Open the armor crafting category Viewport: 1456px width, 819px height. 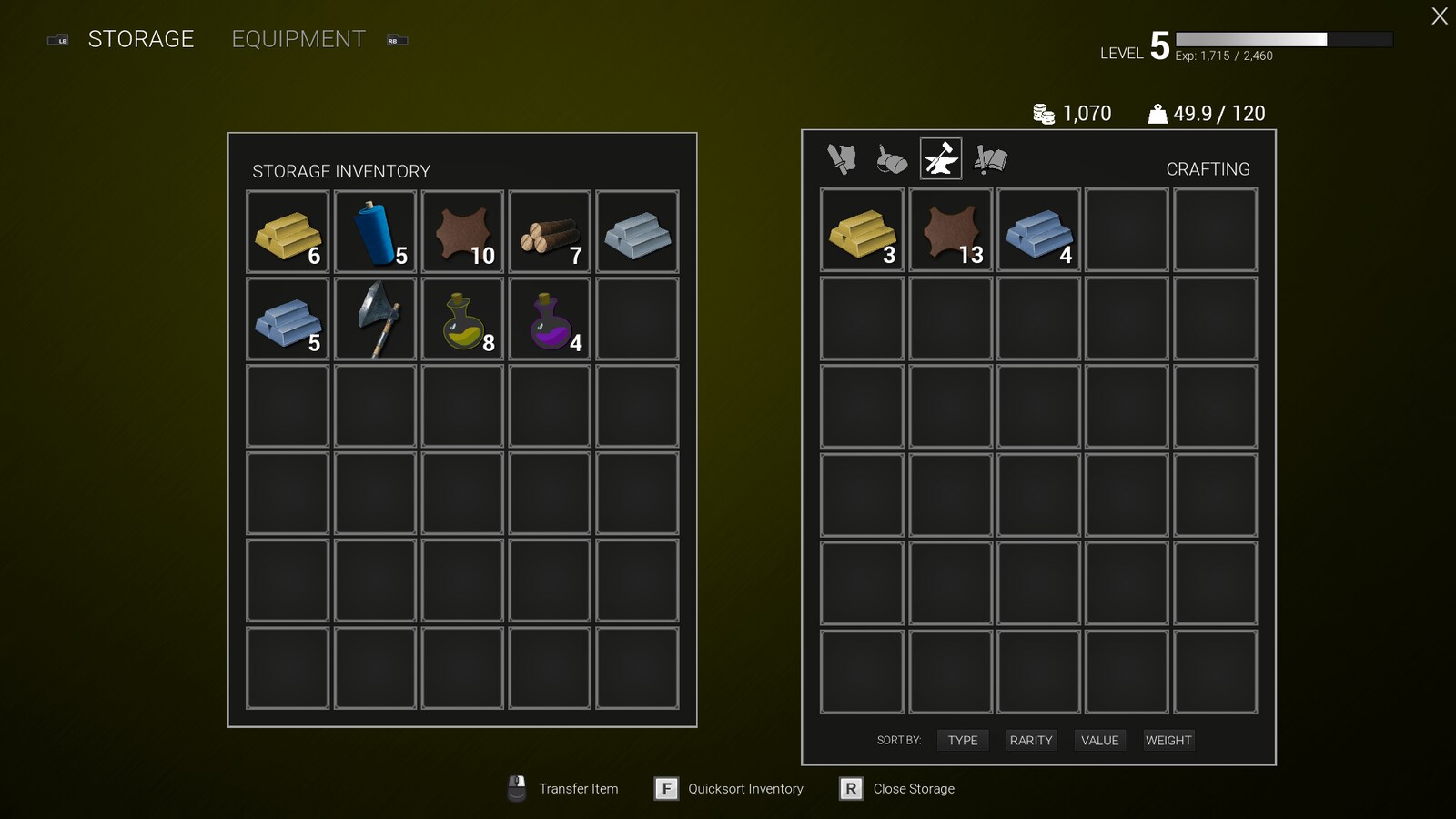[890, 157]
